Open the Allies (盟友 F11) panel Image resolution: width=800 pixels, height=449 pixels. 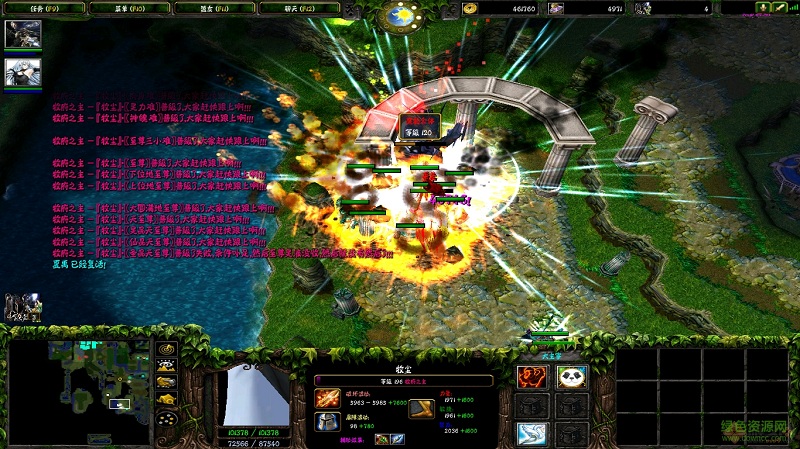coord(214,7)
